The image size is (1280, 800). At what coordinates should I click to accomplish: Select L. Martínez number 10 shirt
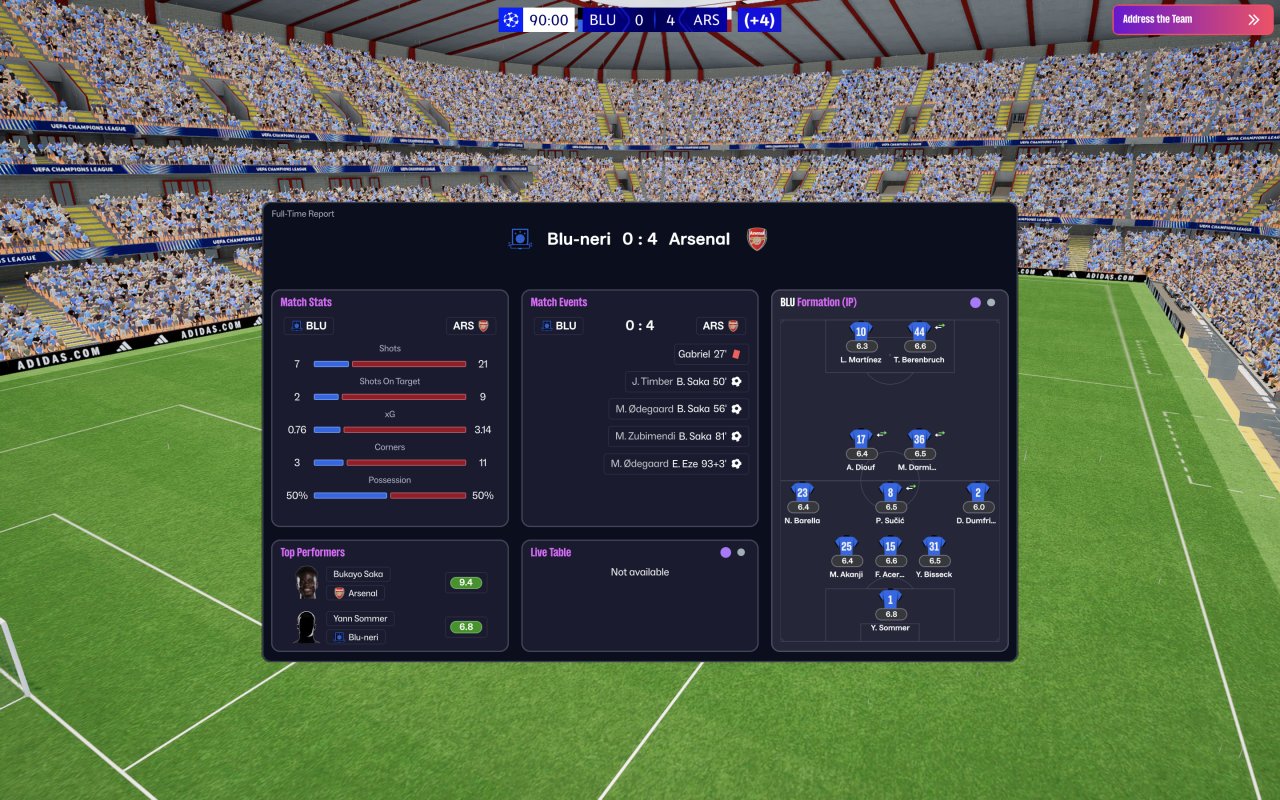860,332
